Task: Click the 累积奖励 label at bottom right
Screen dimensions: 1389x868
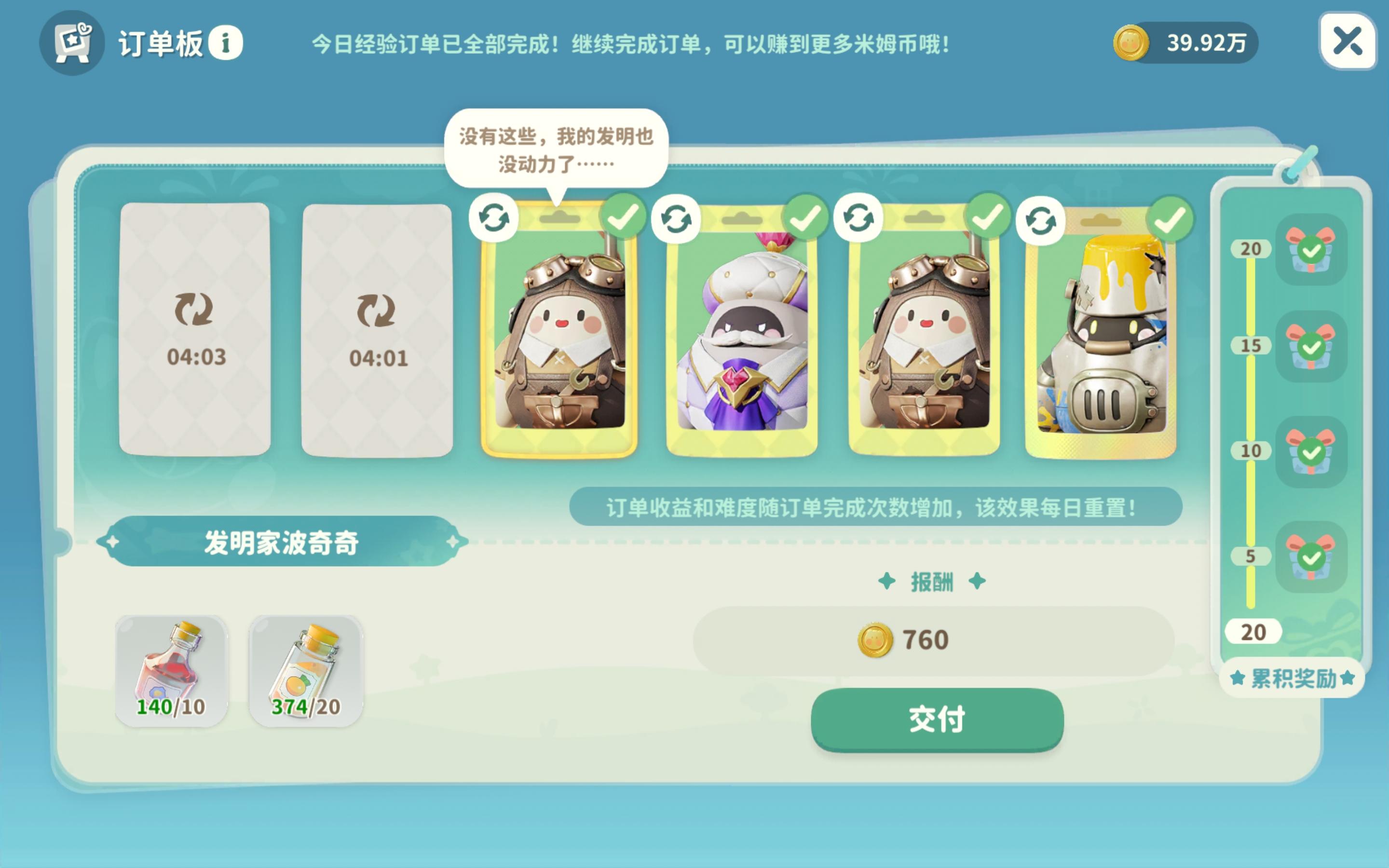Action: [1288, 679]
